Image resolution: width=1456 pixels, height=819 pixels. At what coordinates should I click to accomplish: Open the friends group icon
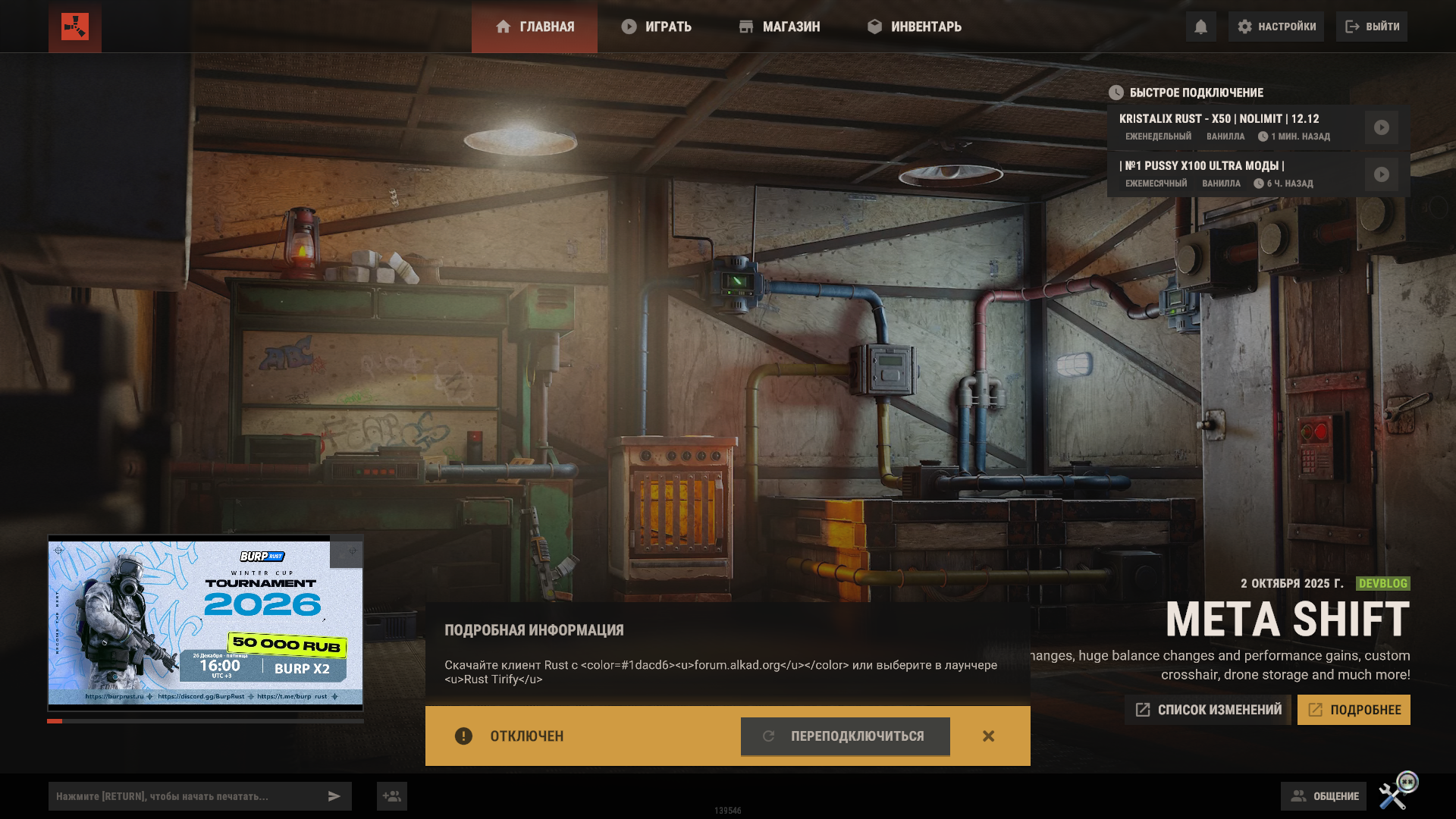392,796
